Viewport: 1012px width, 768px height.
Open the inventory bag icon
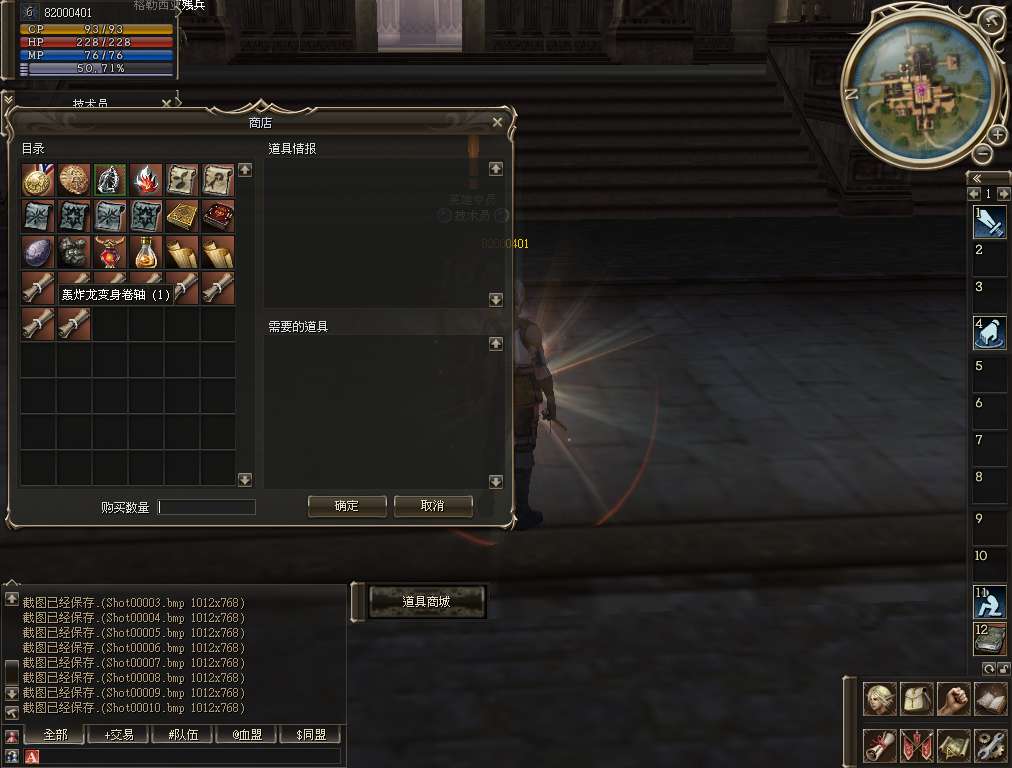coord(917,699)
